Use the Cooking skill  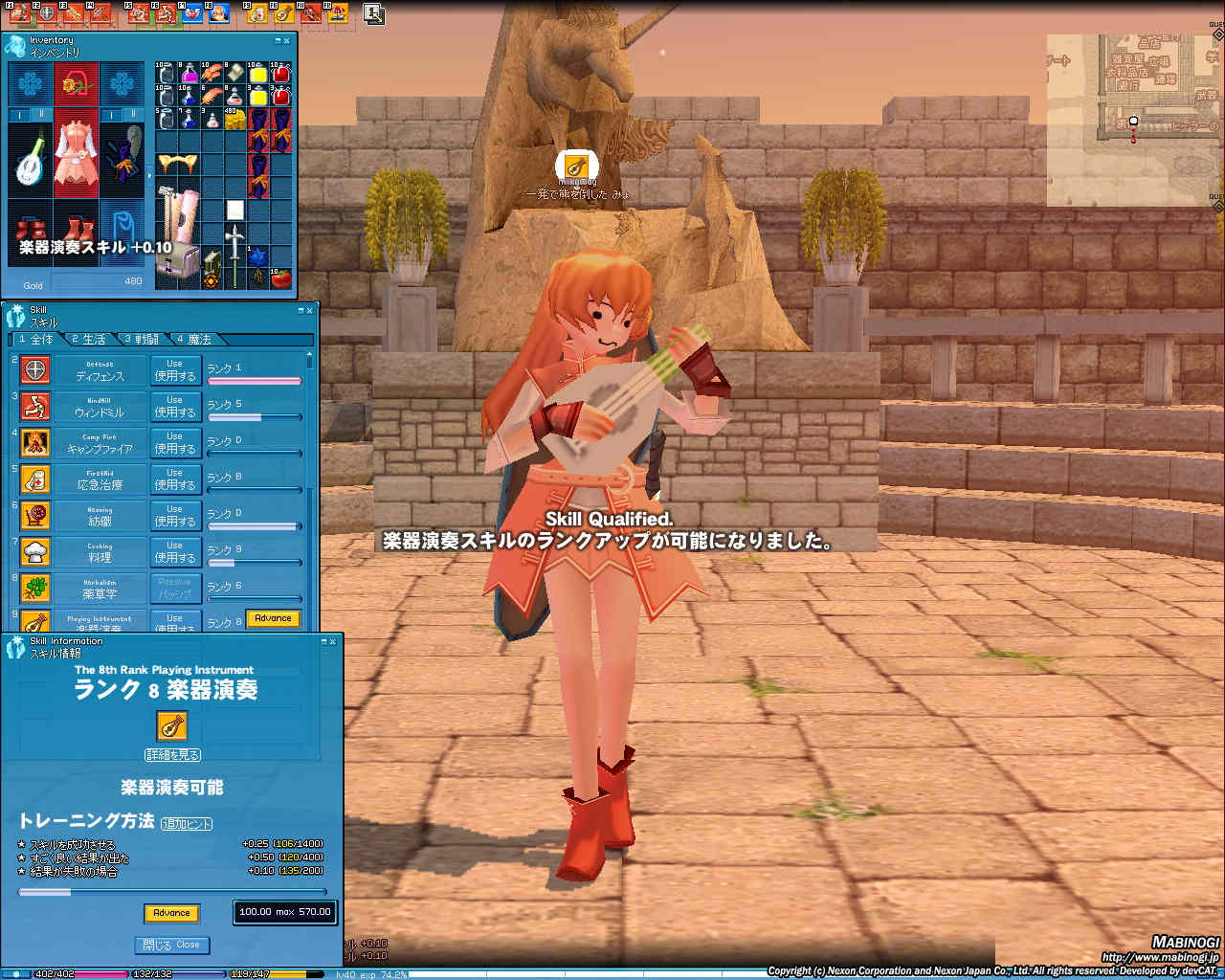(x=174, y=552)
